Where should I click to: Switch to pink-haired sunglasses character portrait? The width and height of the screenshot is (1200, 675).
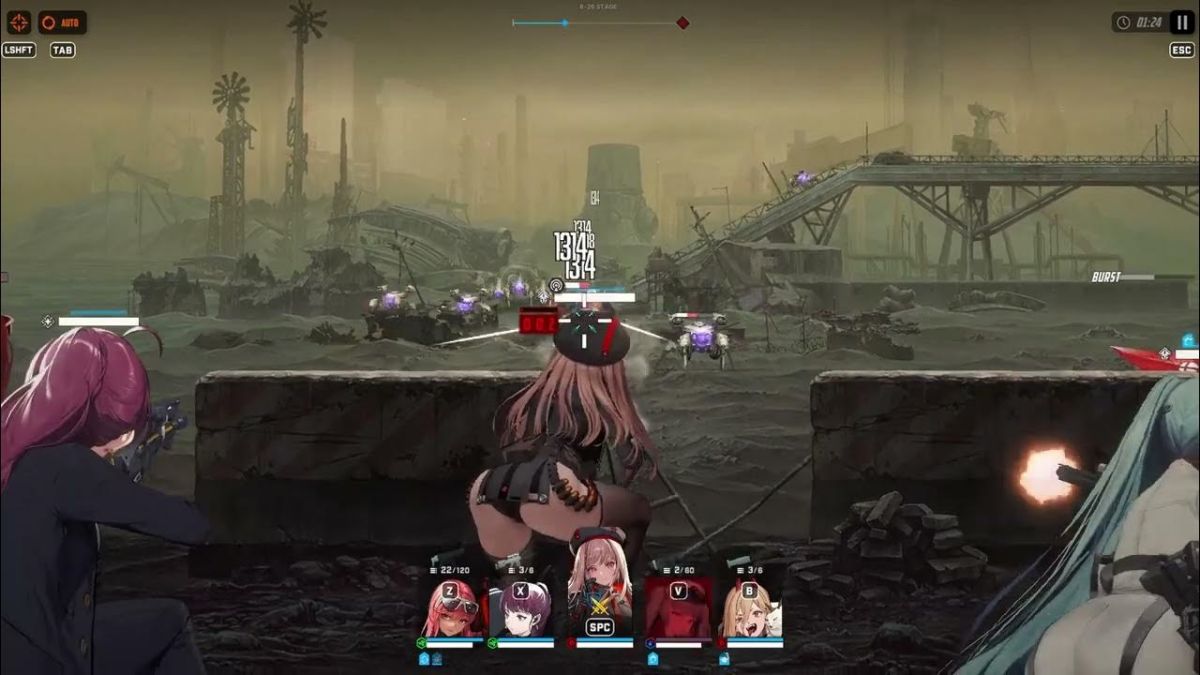[x=450, y=607]
